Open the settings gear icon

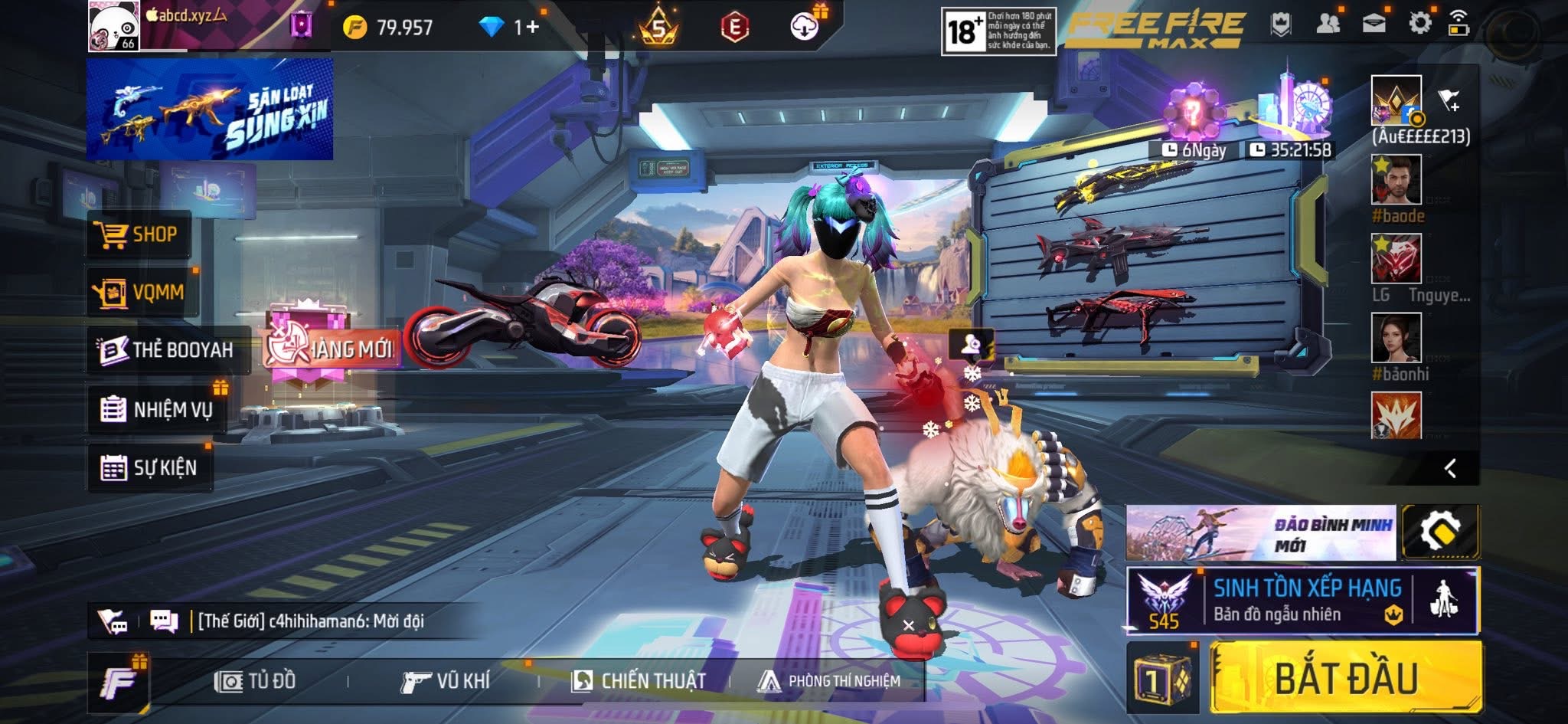(1419, 24)
